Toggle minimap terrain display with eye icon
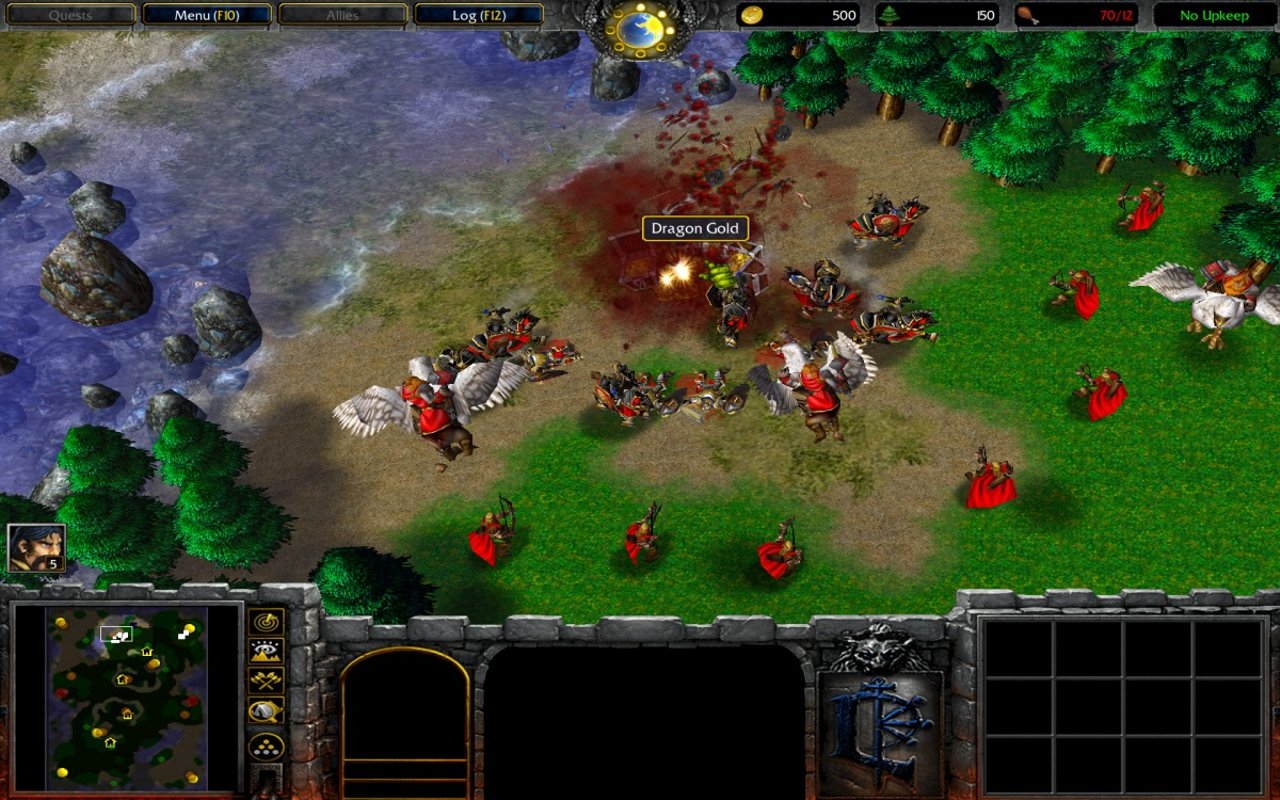The width and height of the screenshot is (1280, 800). [266, 652]
